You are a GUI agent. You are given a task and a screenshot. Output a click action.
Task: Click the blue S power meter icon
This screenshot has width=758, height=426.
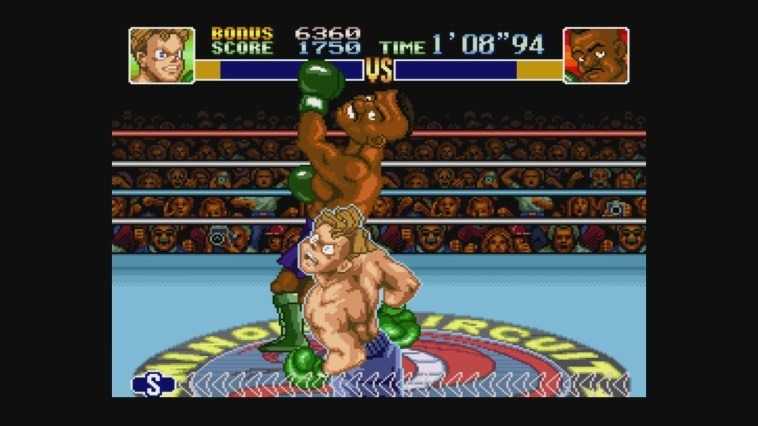(x=153, y=384)
